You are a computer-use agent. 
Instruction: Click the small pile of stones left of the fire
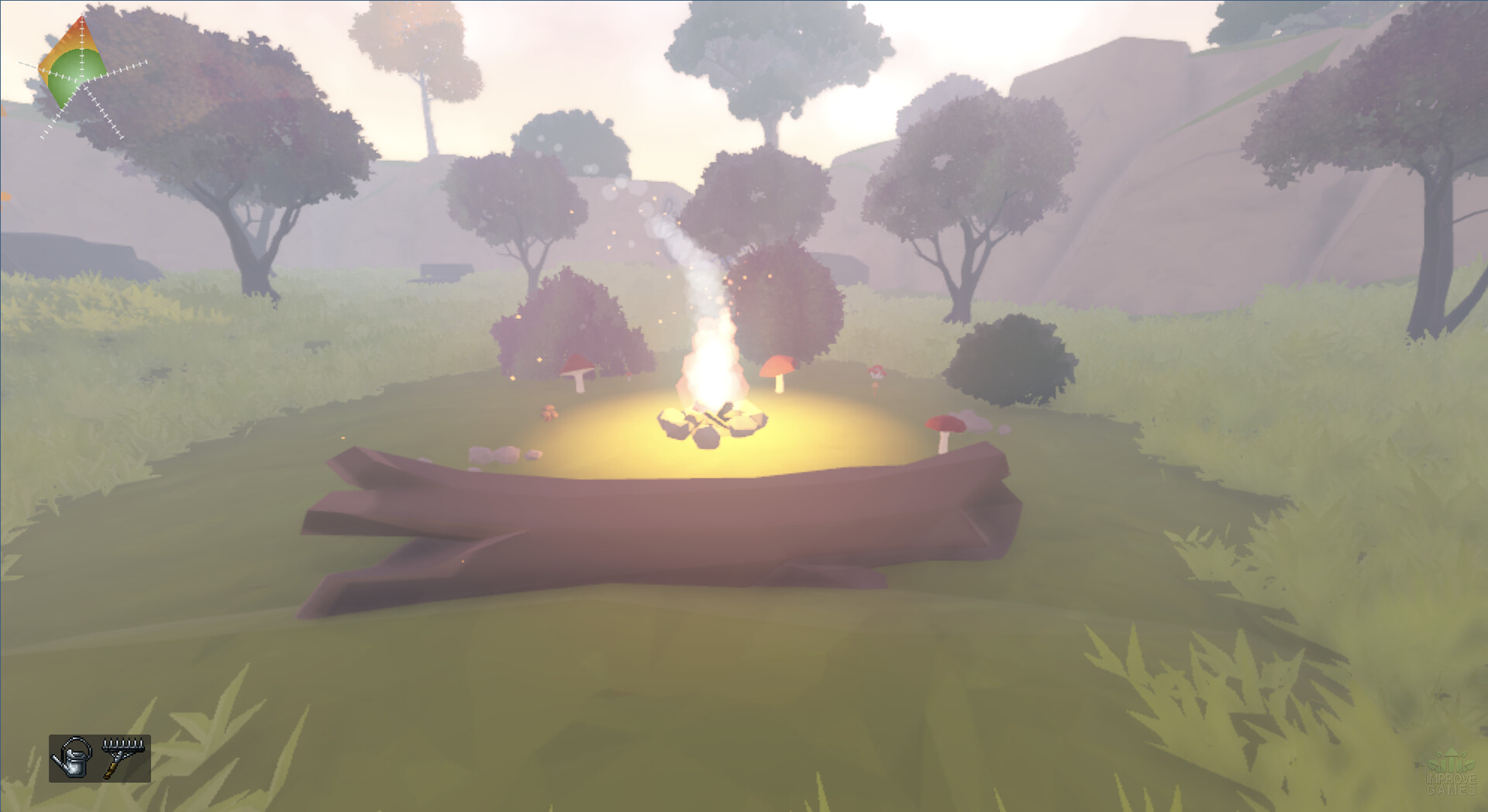[x=494, y=453]
